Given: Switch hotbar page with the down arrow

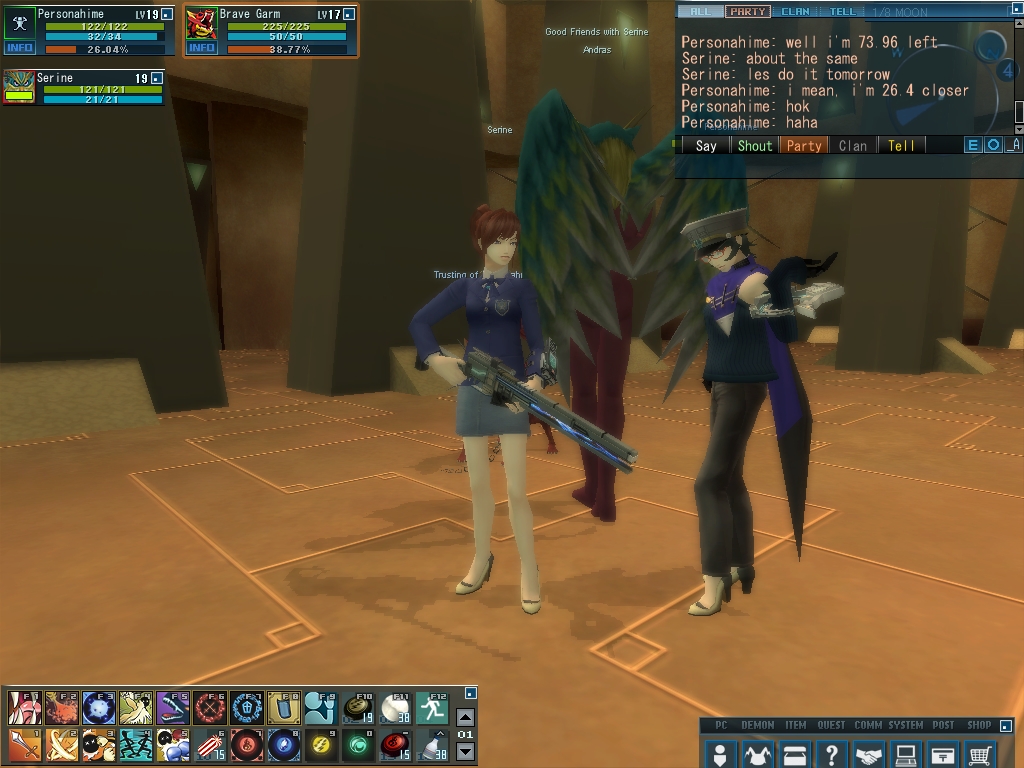Looking at the screenshot, I should [465, 752].
